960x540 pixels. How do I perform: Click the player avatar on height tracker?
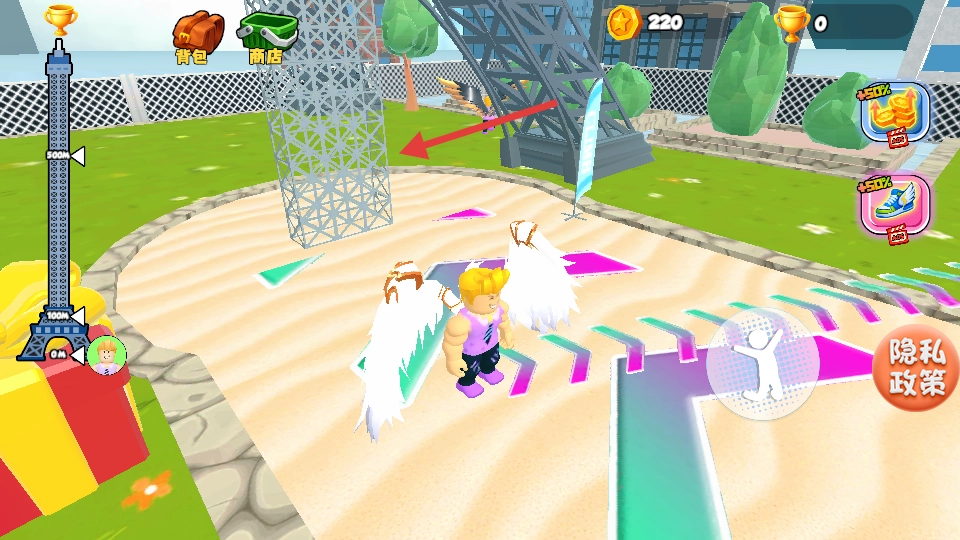tap(106, 355)
